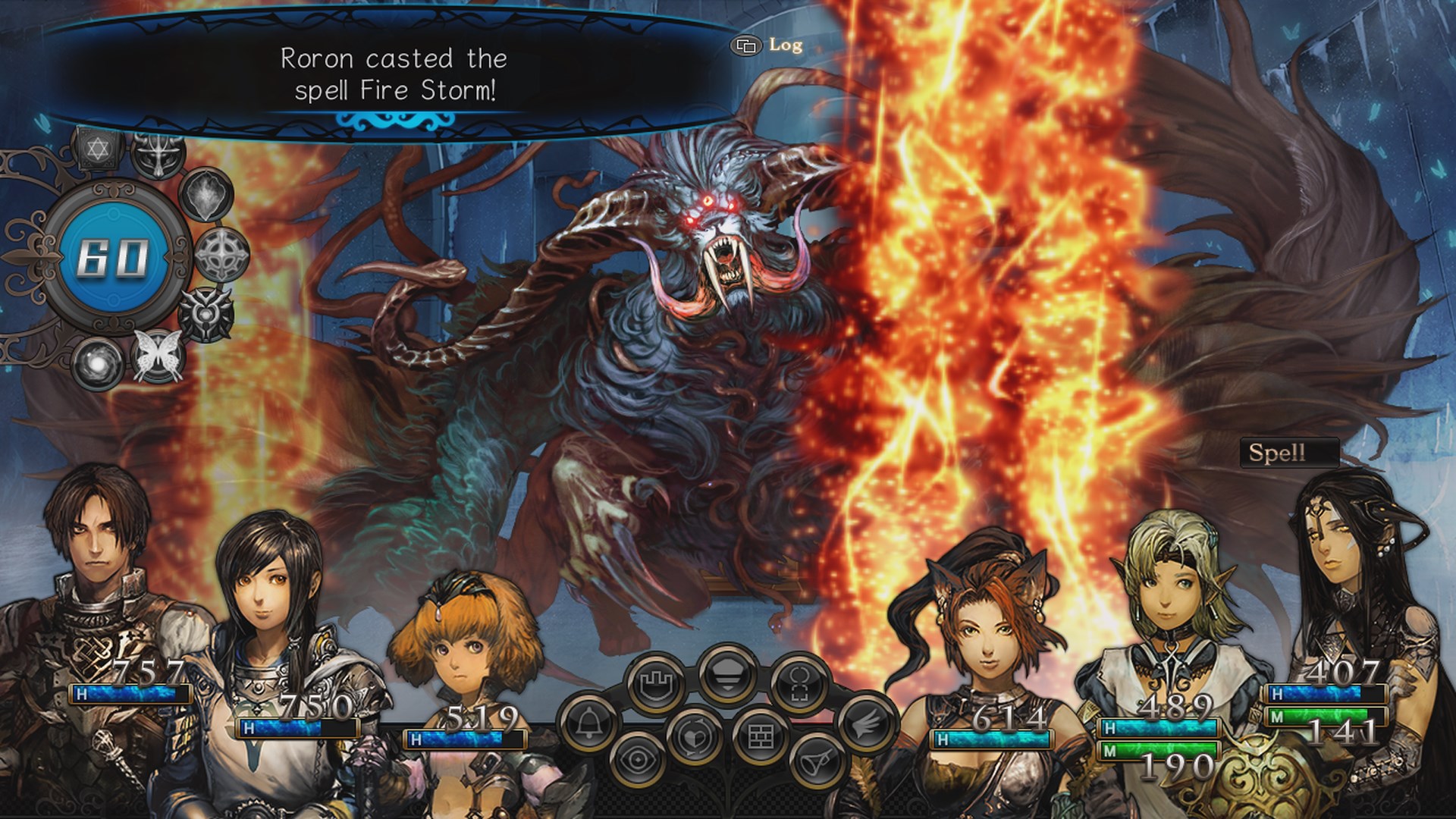Open the hexagram spellbook icon
This screenshot has width=1456, height=819.
point(96,149)
